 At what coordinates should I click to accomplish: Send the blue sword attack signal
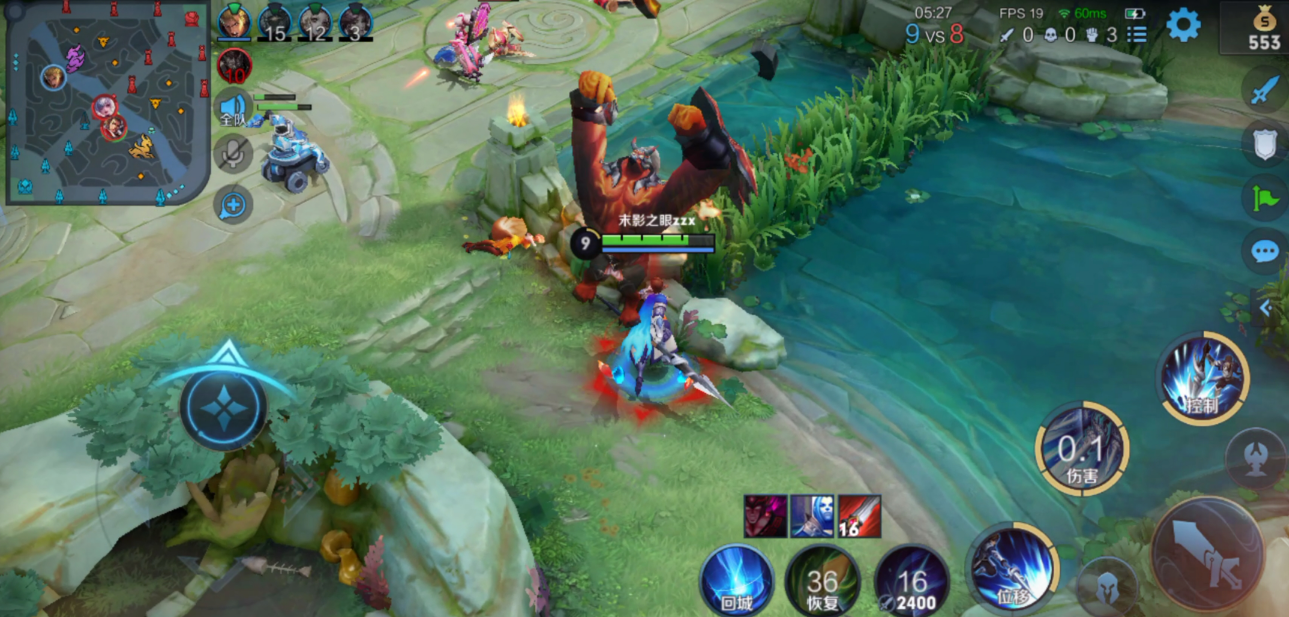(1264, 90)
